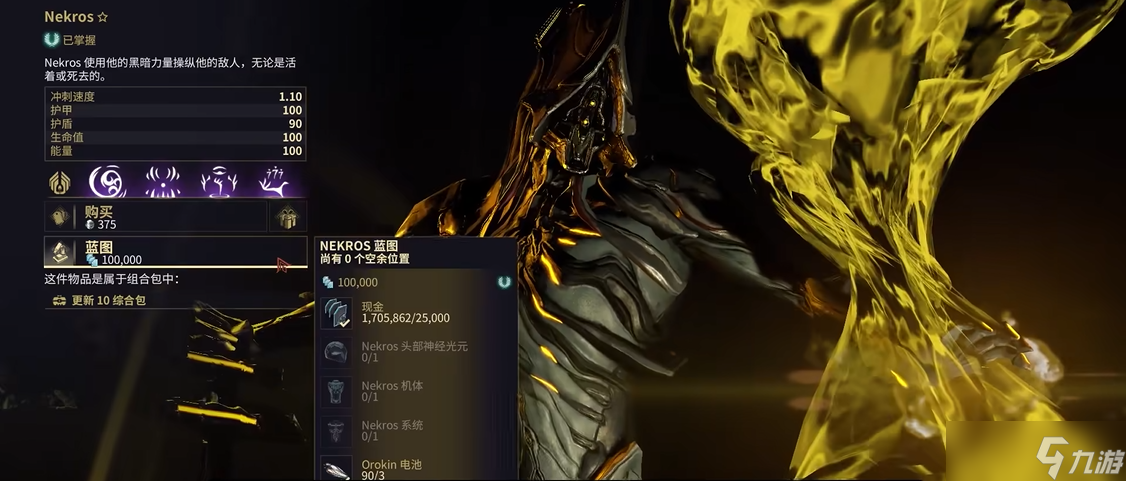This screenshot has height=481, width=1126.
Task: Select the Nekros blueprint for 100,000 credits
Action: click(x=170, y=253)
